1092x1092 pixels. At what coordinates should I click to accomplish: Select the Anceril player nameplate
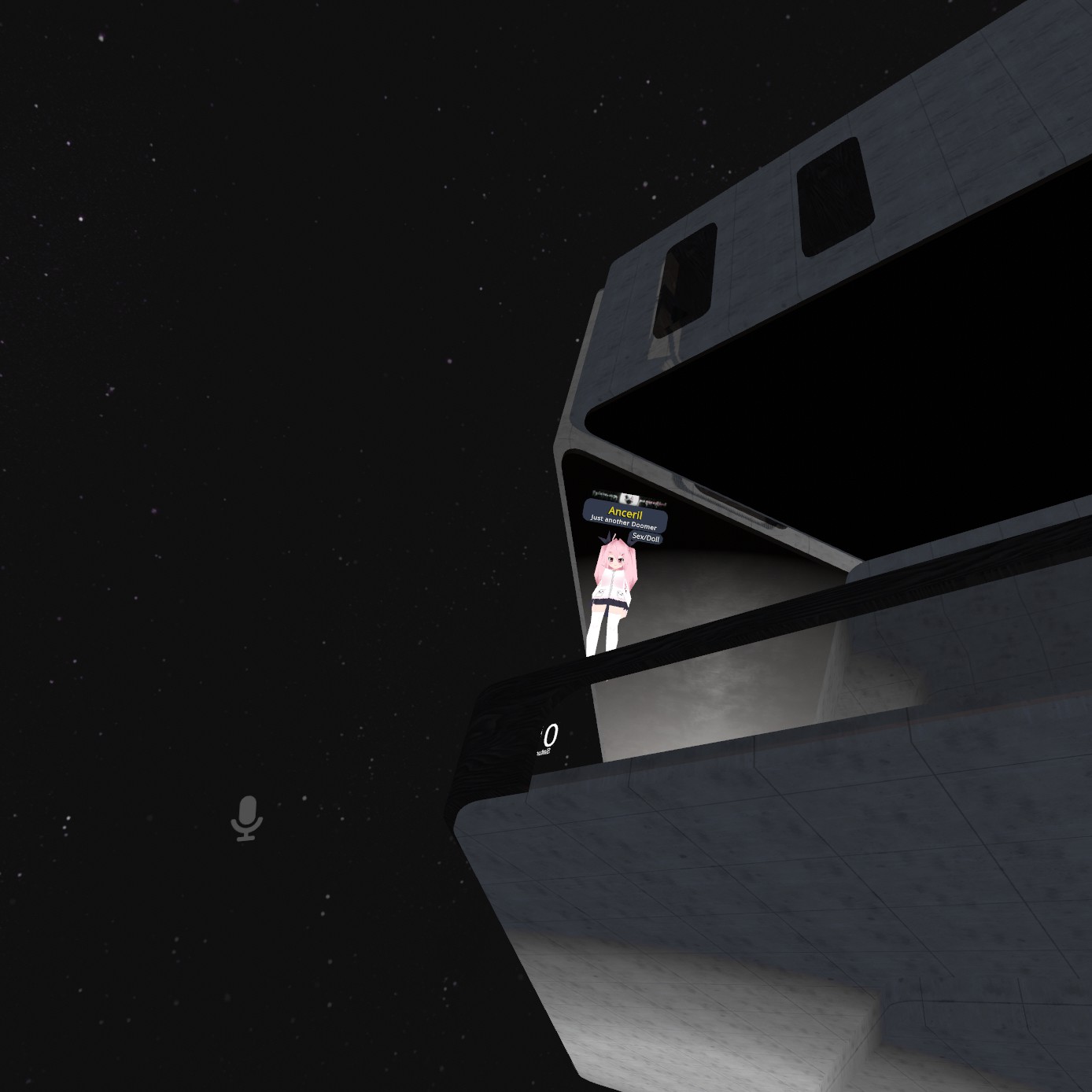pos(625,514)
